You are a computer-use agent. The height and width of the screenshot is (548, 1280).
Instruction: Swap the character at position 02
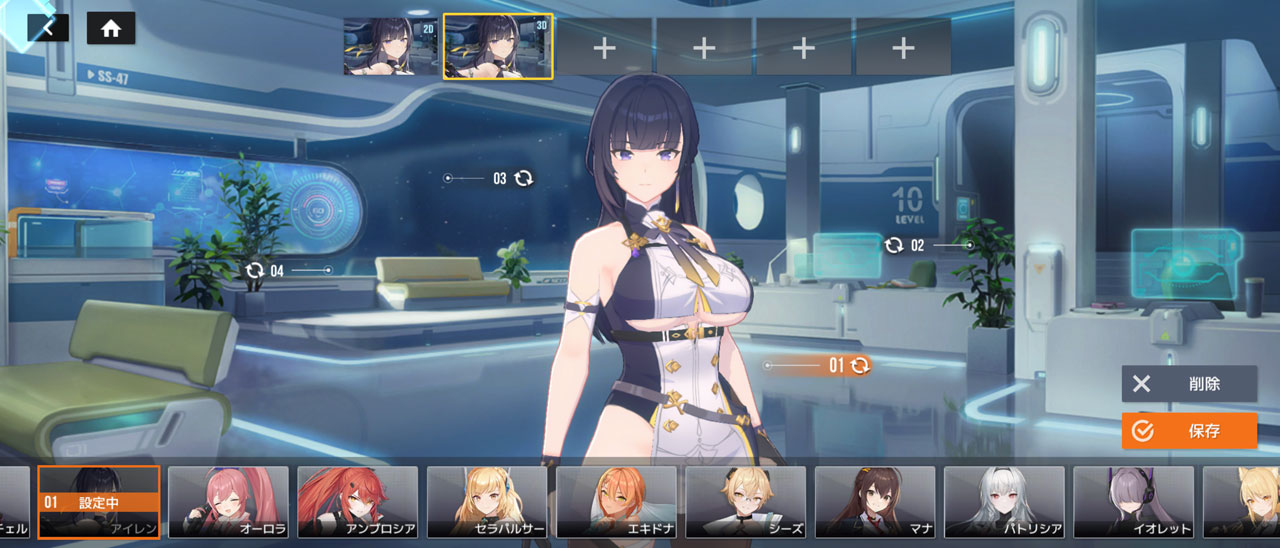tap(894, 245)
